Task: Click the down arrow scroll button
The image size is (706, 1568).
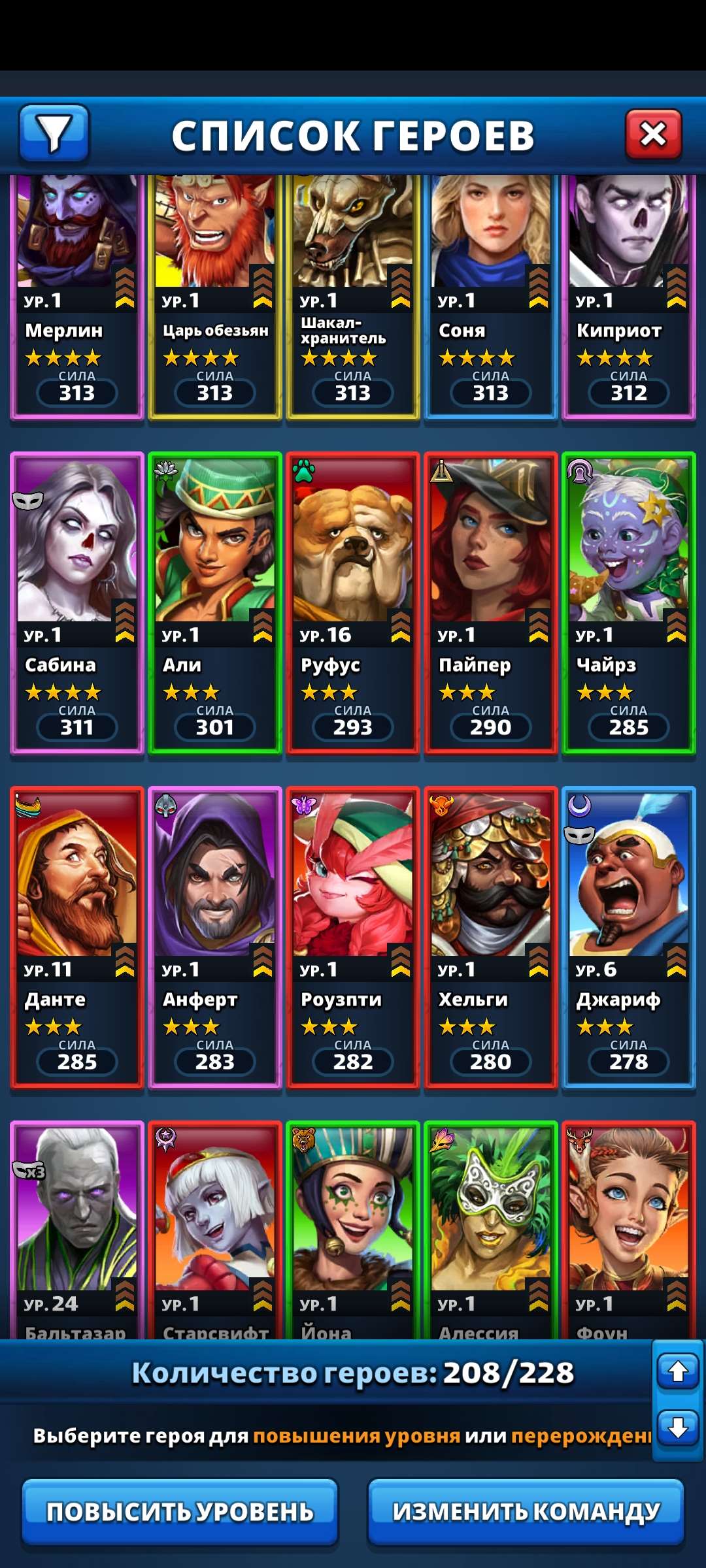Action: (678, 1428)
